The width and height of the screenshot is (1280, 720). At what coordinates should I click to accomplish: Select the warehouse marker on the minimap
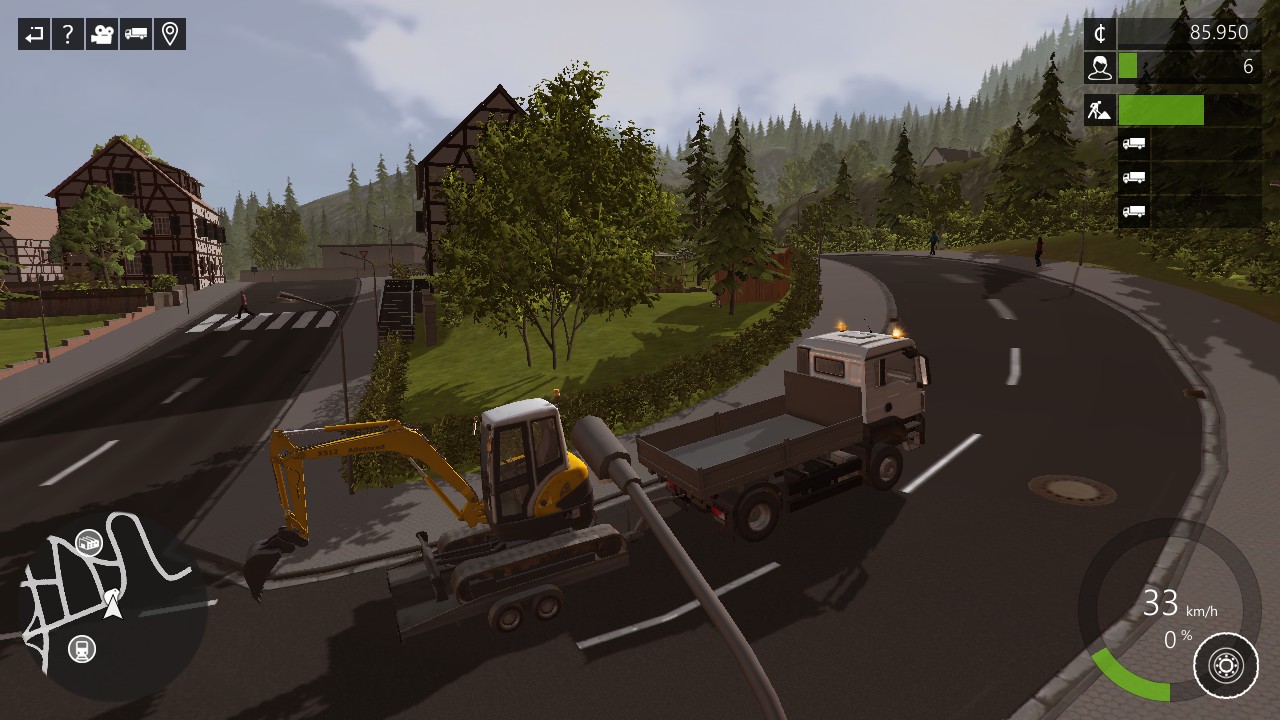click(88, 543)
